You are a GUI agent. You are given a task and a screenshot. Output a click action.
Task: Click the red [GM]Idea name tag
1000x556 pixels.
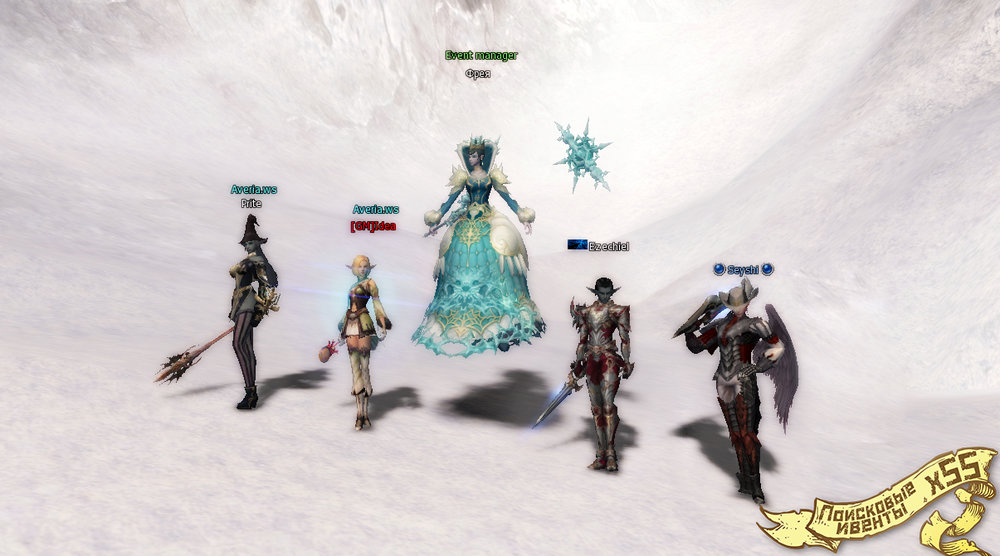pyautogui.click(x=374, y=226)
